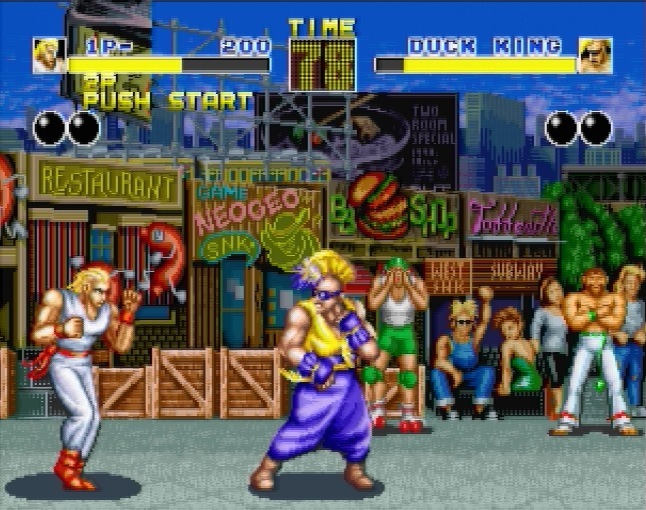
Task: Click the player one fighter portrait
Action: [x=48, y=55]
